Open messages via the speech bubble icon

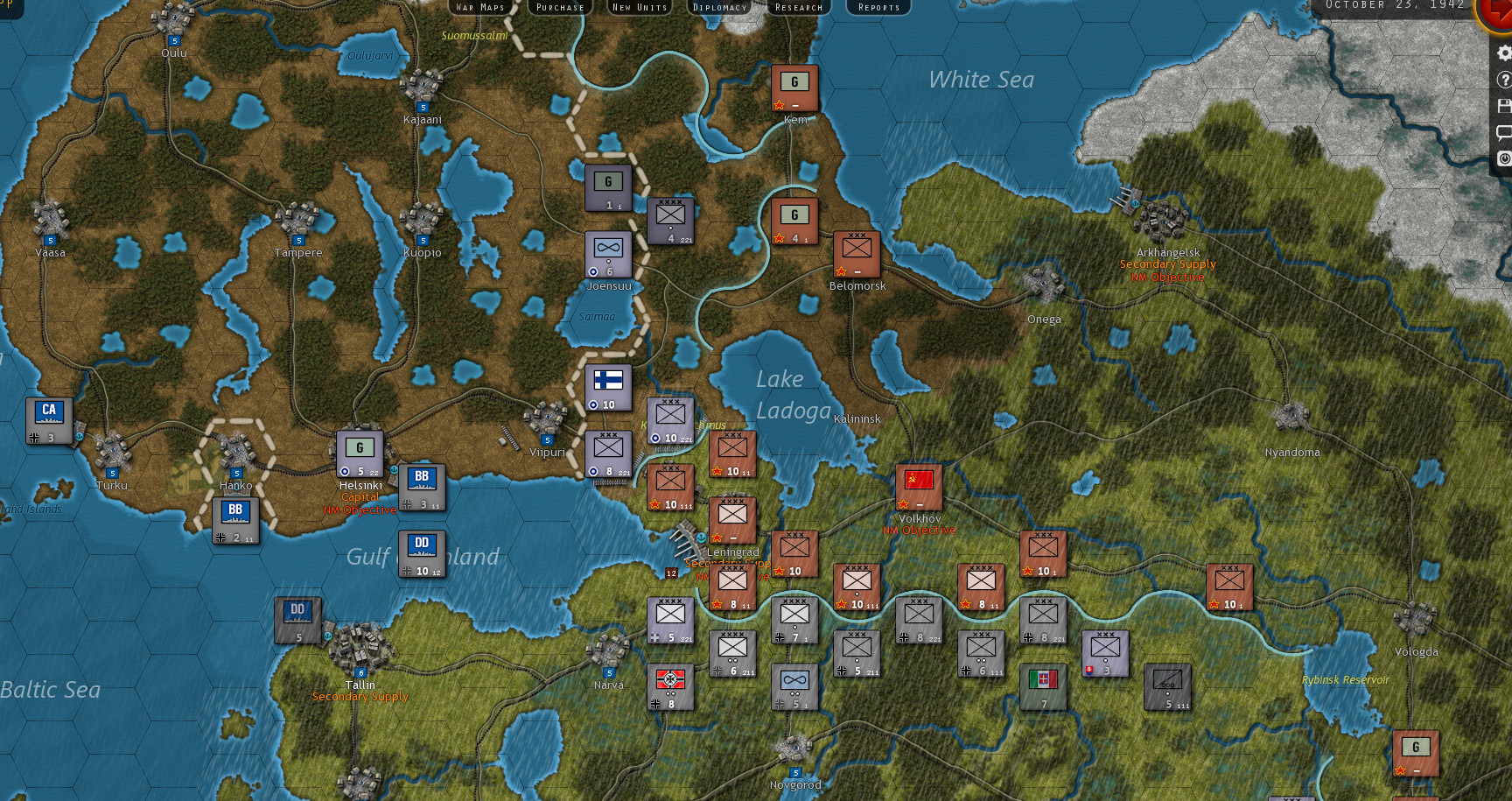(x=1503, y=130)
